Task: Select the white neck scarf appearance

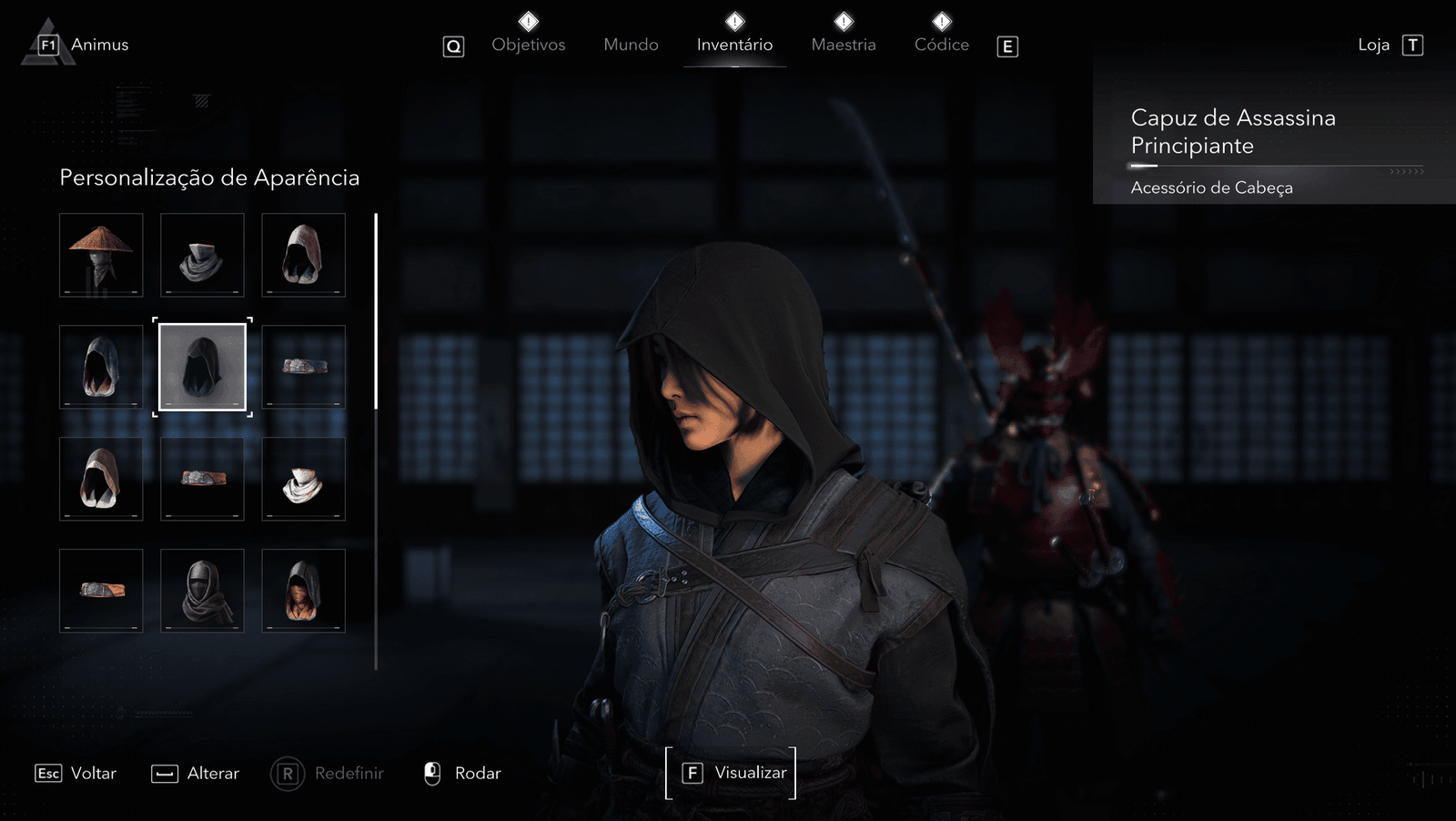Action: [304, 479]
